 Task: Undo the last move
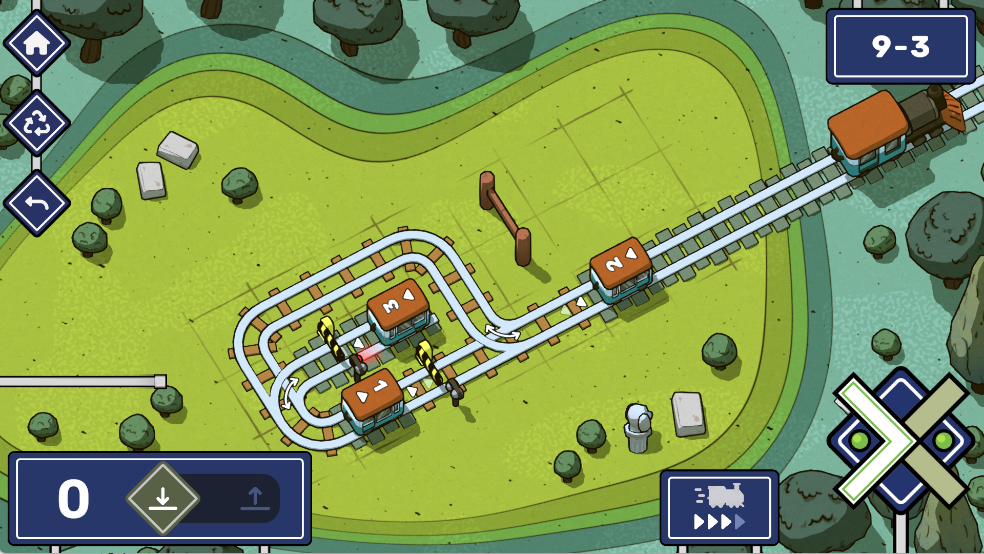pos(37,203)
